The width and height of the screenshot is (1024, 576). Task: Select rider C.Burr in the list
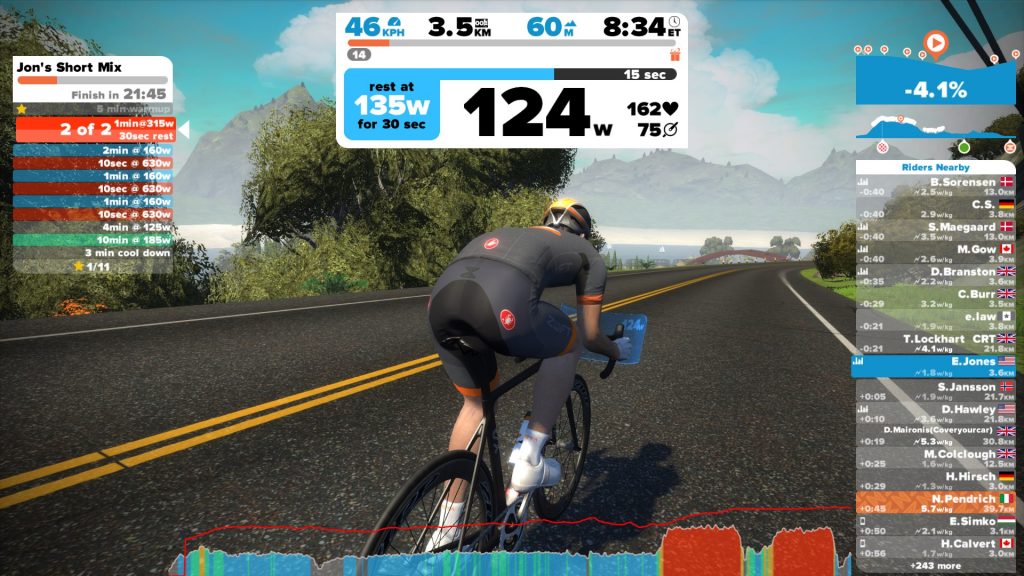[935, 299]
